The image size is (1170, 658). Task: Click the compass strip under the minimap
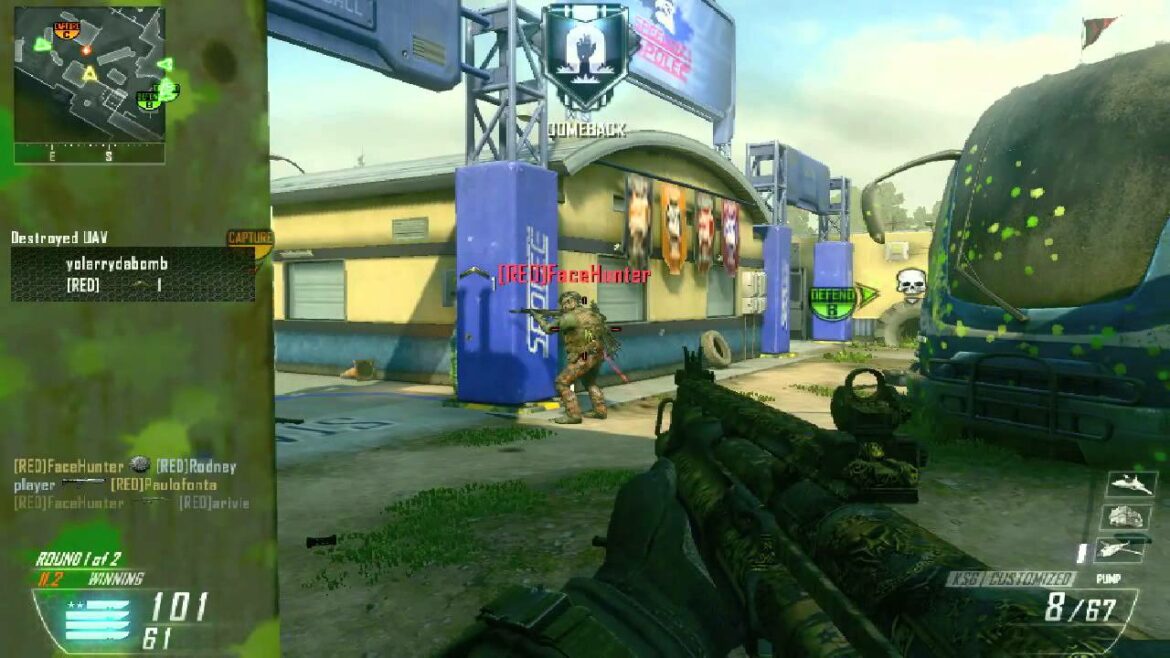click(89, 154)
